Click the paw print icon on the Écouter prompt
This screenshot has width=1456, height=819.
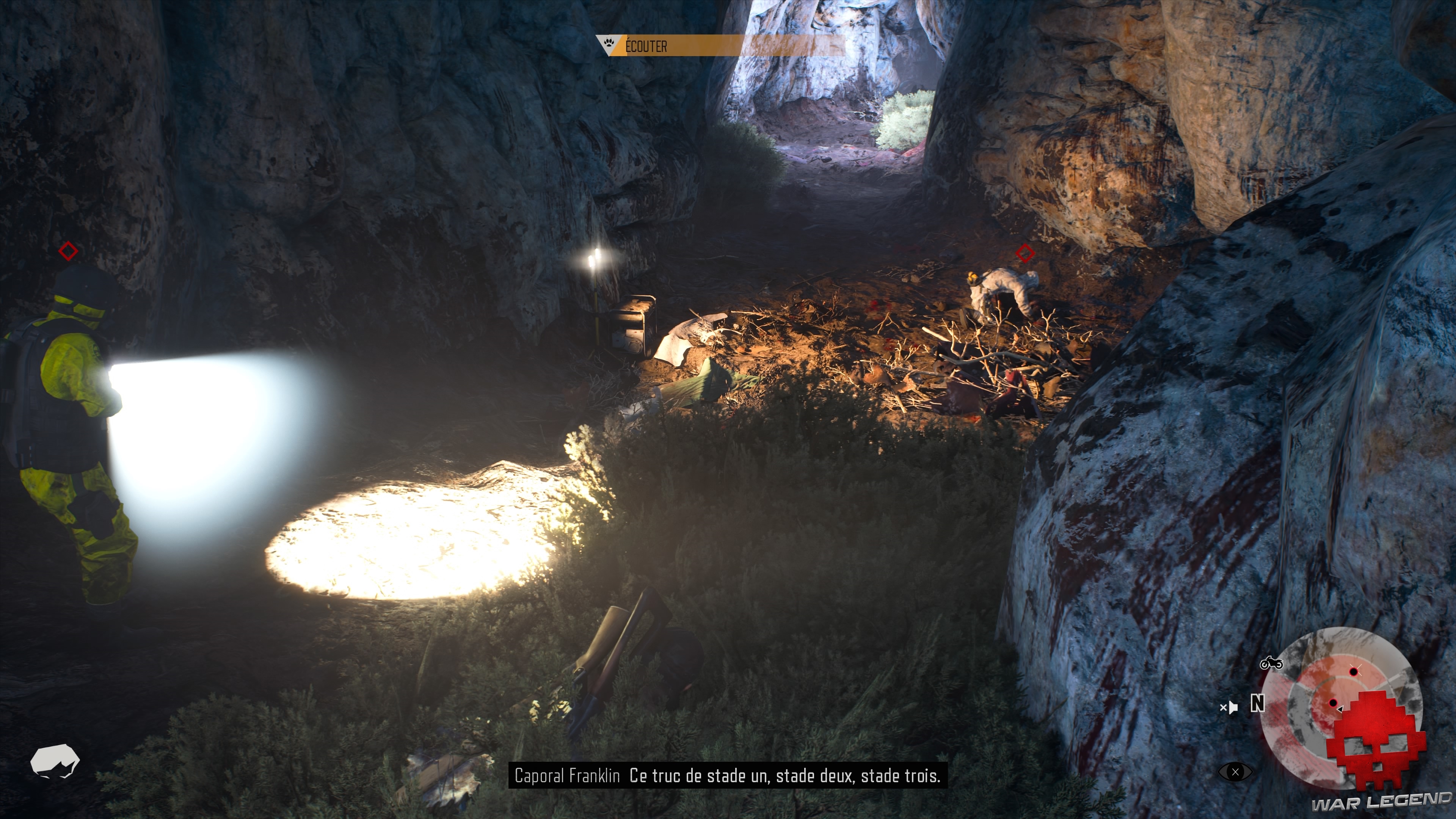(609, 43)
